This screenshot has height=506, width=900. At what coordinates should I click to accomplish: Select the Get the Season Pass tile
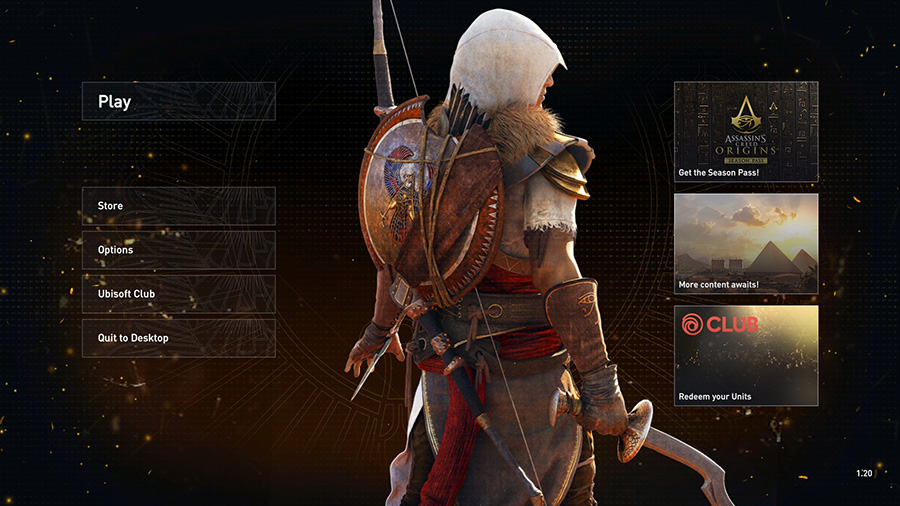click(x=746, y=132)
